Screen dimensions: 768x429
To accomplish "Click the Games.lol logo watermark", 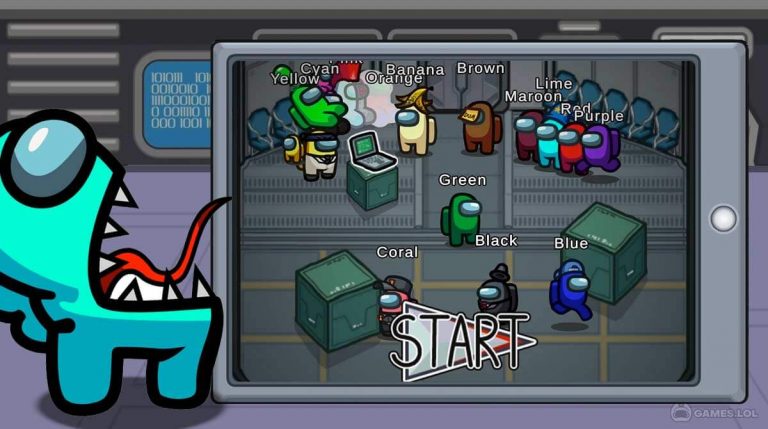I will coord(712,412).
